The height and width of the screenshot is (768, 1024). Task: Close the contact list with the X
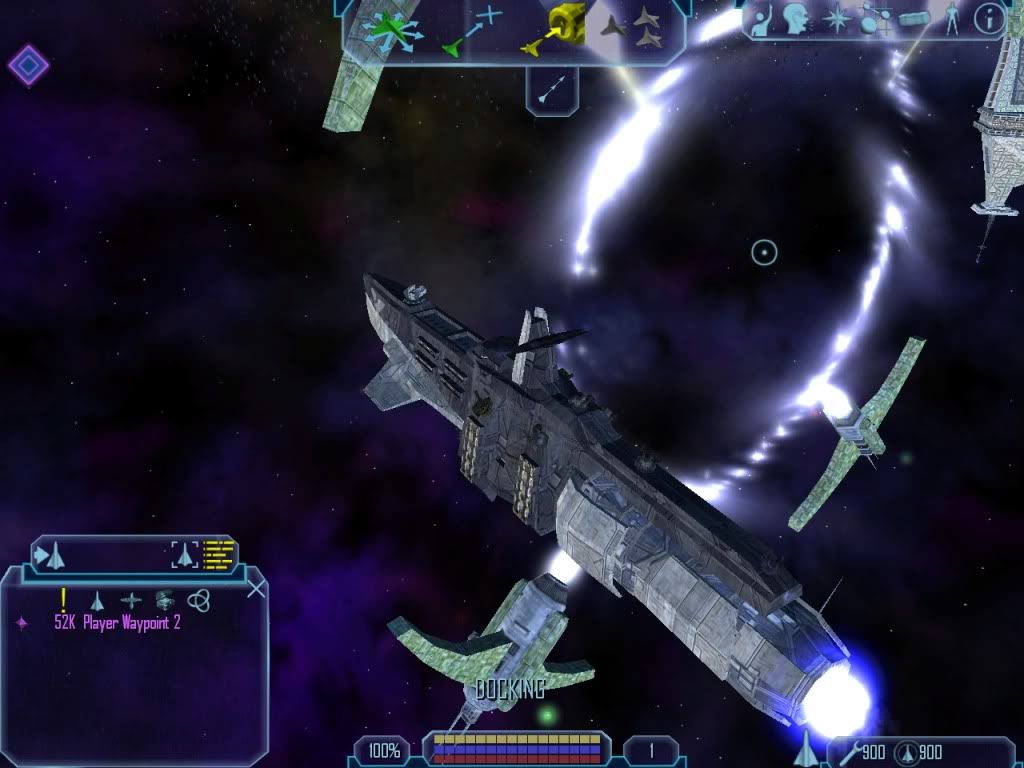tap(256, 588)
